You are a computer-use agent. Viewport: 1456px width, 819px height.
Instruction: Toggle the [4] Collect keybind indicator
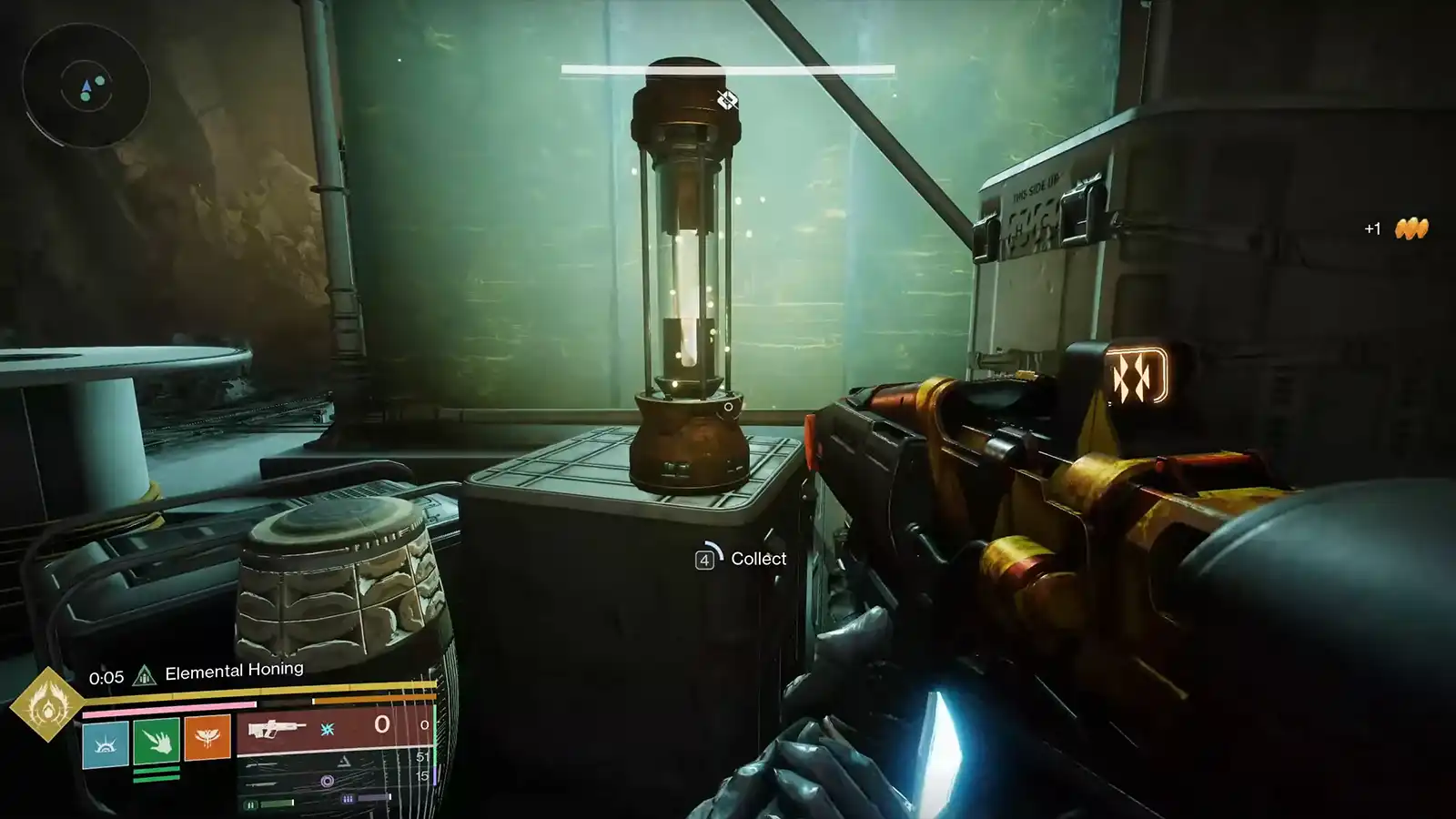[x=704, y=558]
